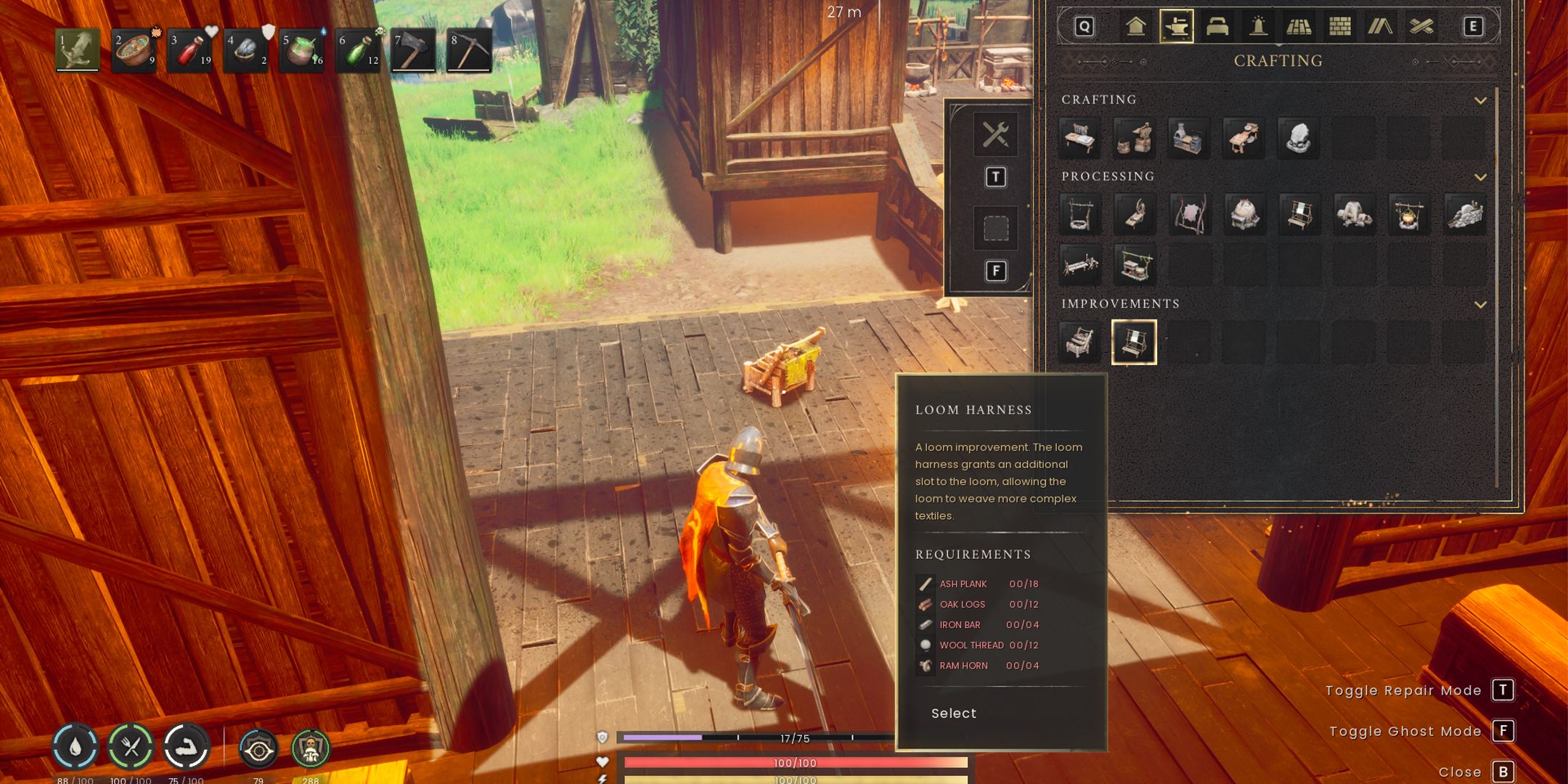Click the crossed hammer and wrench repair icon
The image size is (1568, 784).
pyautogui.click(x=995, y=135)
